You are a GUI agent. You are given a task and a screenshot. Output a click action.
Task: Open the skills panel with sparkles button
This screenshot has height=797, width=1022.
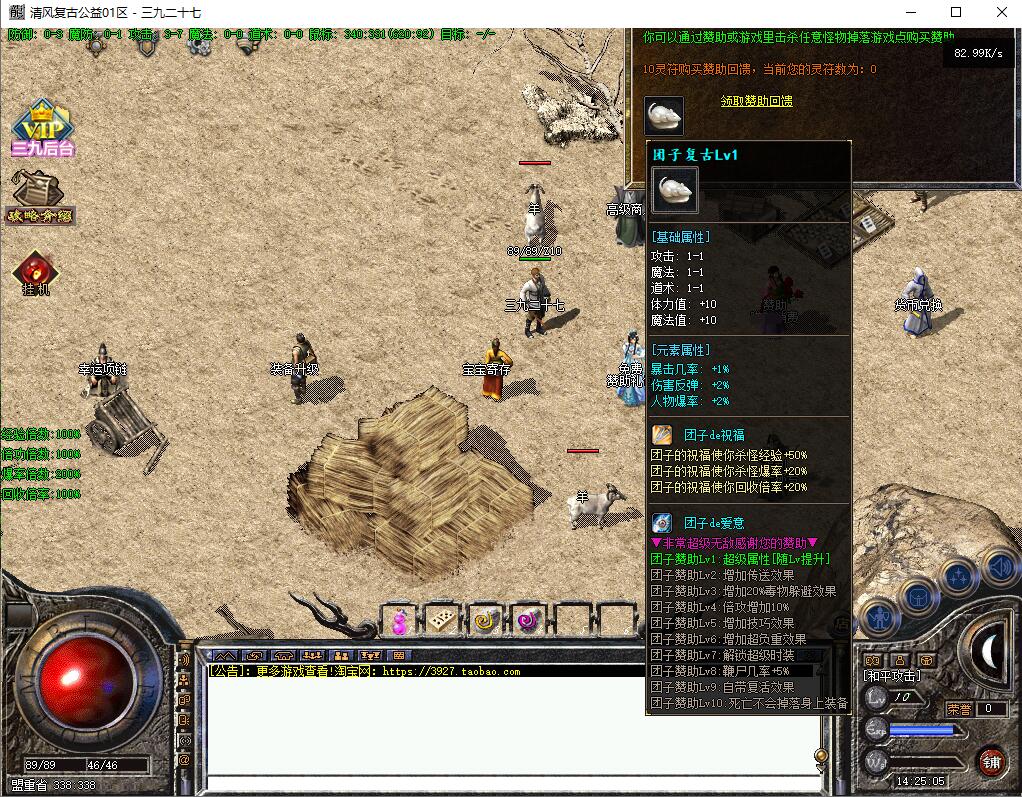[x=959, y=577]
